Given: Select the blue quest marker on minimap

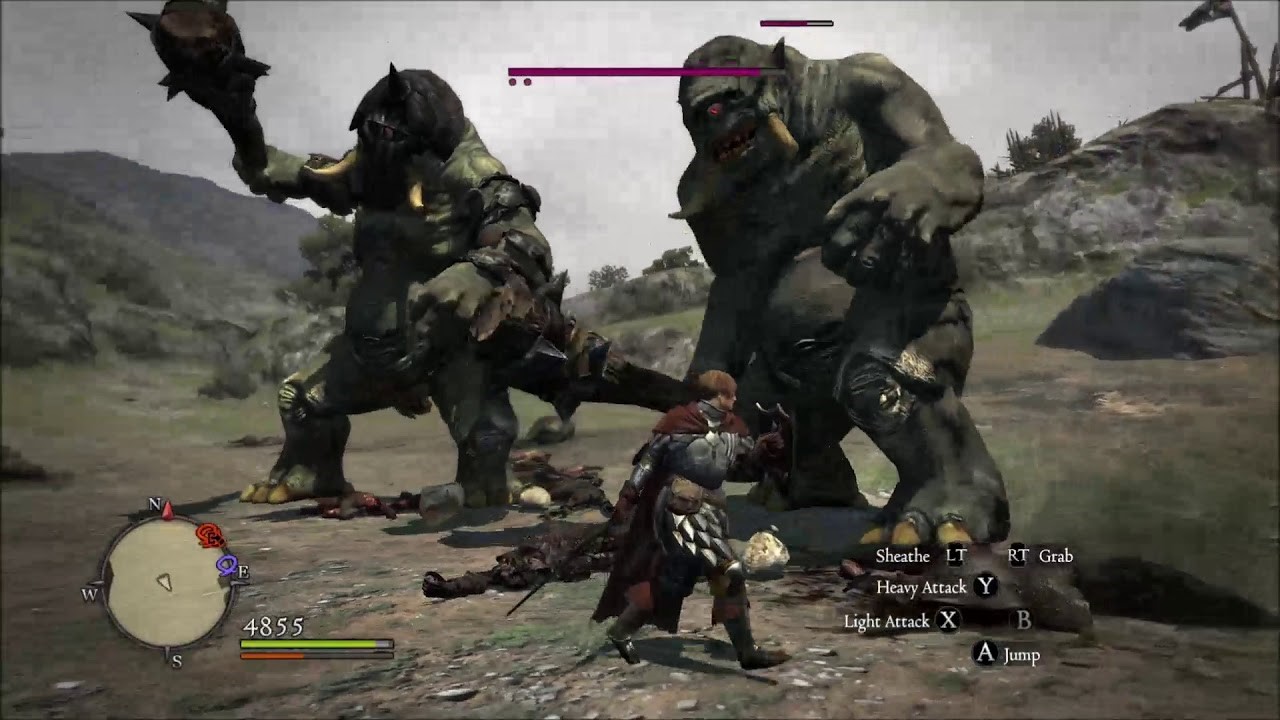Looking at the screenshot, I should [227, 566].
